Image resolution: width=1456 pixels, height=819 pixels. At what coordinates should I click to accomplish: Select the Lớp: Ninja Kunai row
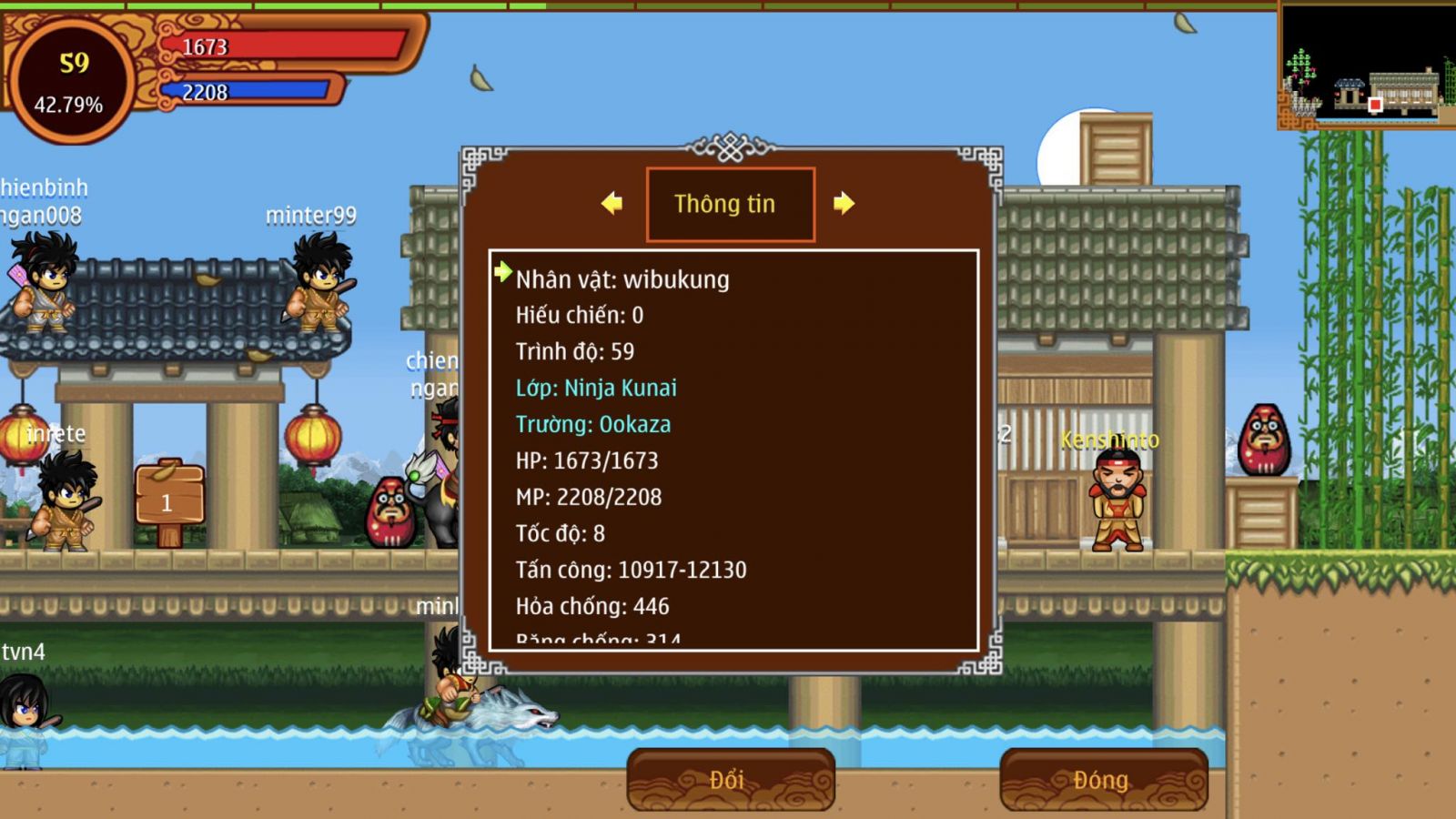[596, 388]
